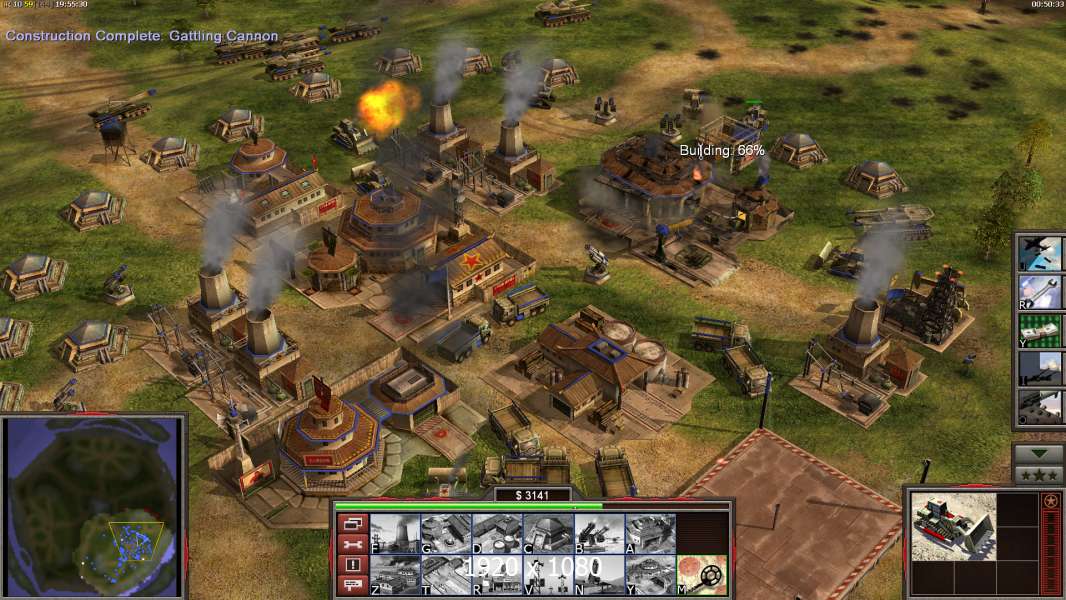Select the Airfield build icon marked T
The height and width of the screenshot is (600, 1066).
tap(446, 574)
